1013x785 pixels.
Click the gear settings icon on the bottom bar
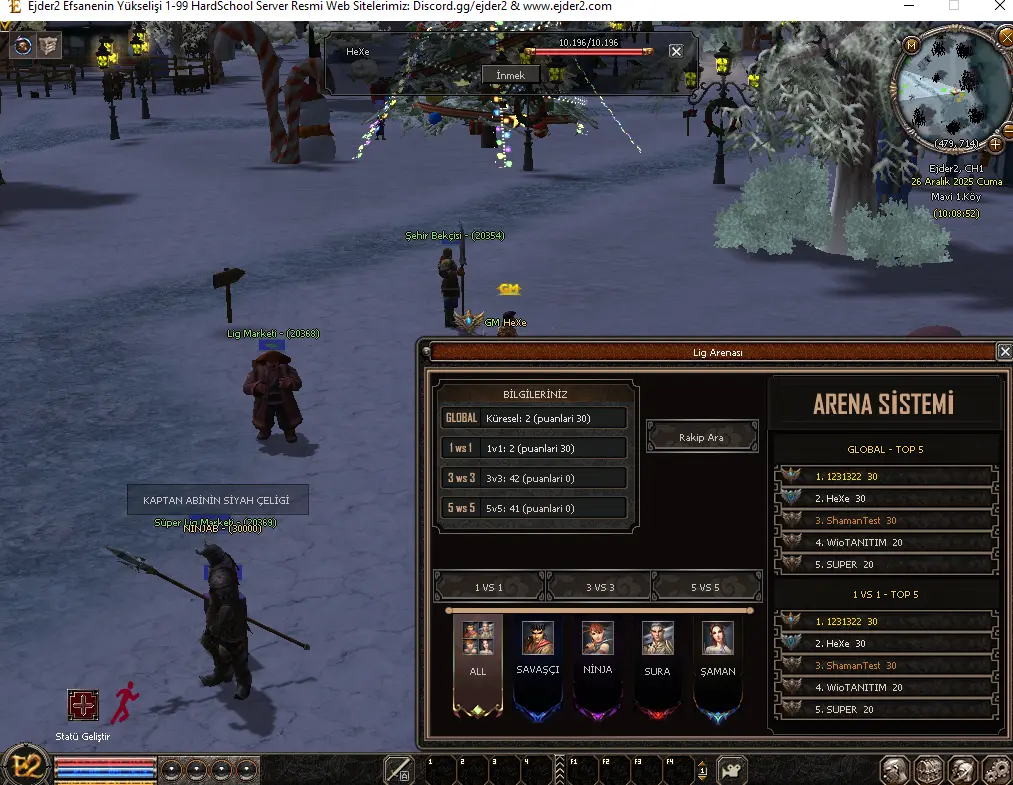(995, 770)
